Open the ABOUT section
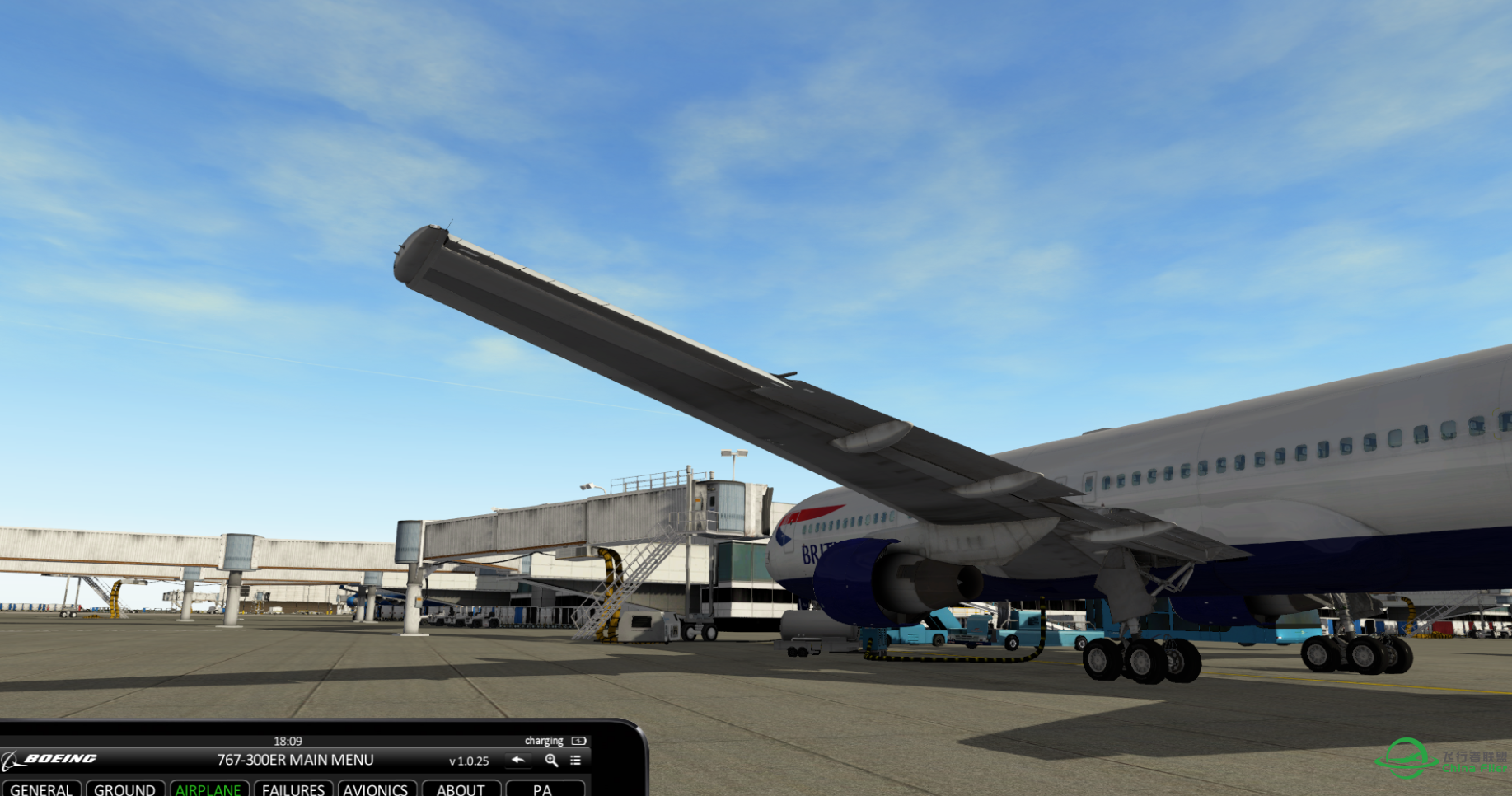 [x=461, y=789]
